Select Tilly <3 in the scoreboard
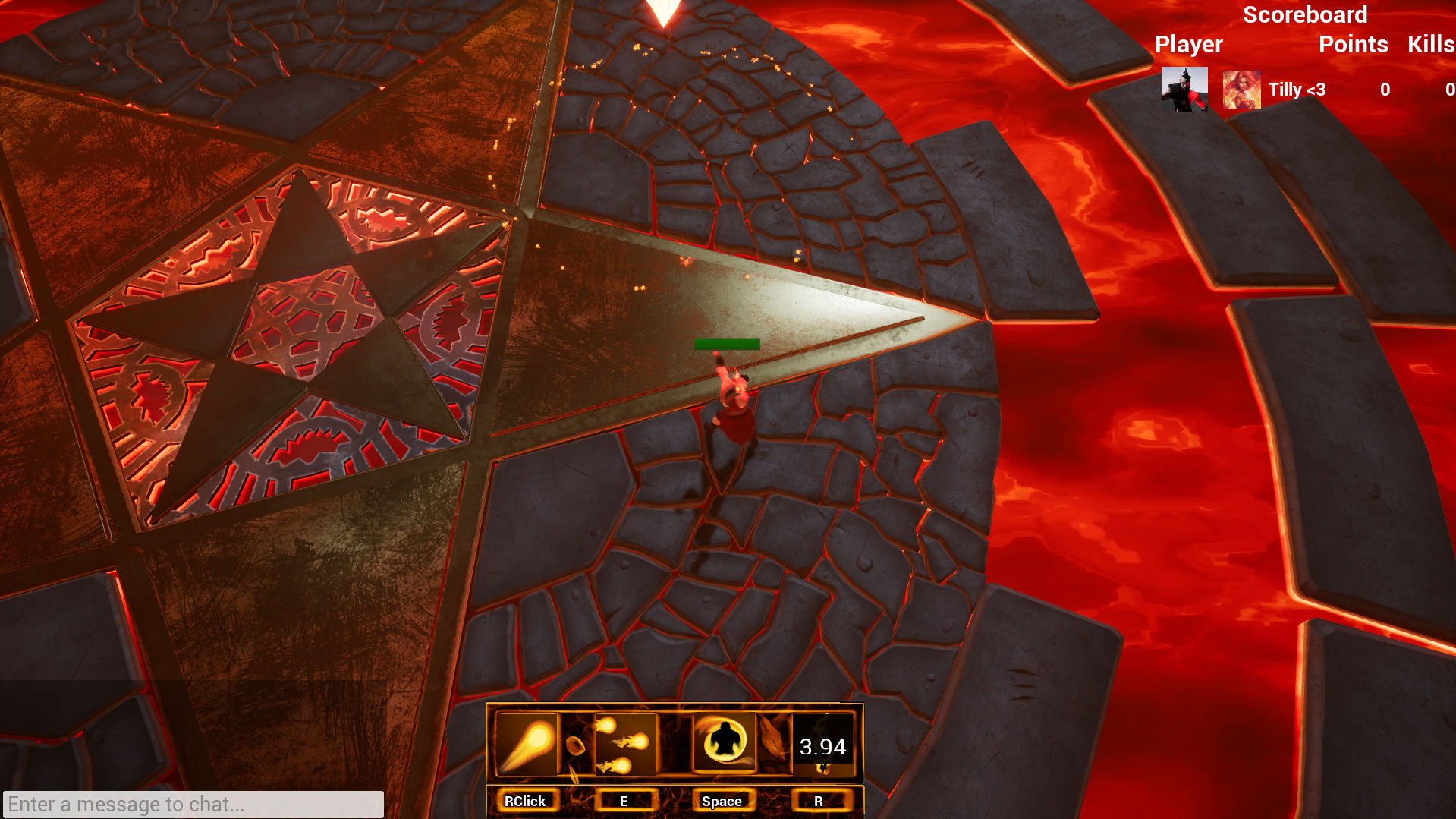1456x819 pixels. click(1297, 90)
